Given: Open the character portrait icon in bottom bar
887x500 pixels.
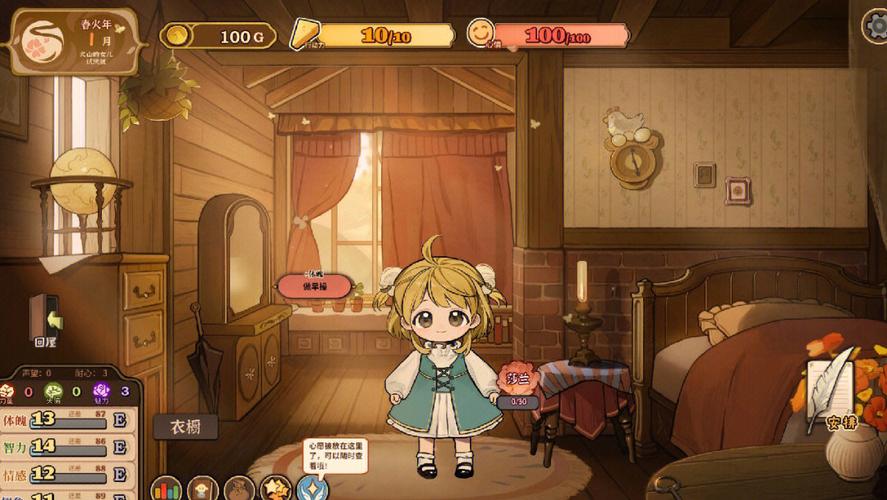Looking at the screenshot, I should point(203,488).
